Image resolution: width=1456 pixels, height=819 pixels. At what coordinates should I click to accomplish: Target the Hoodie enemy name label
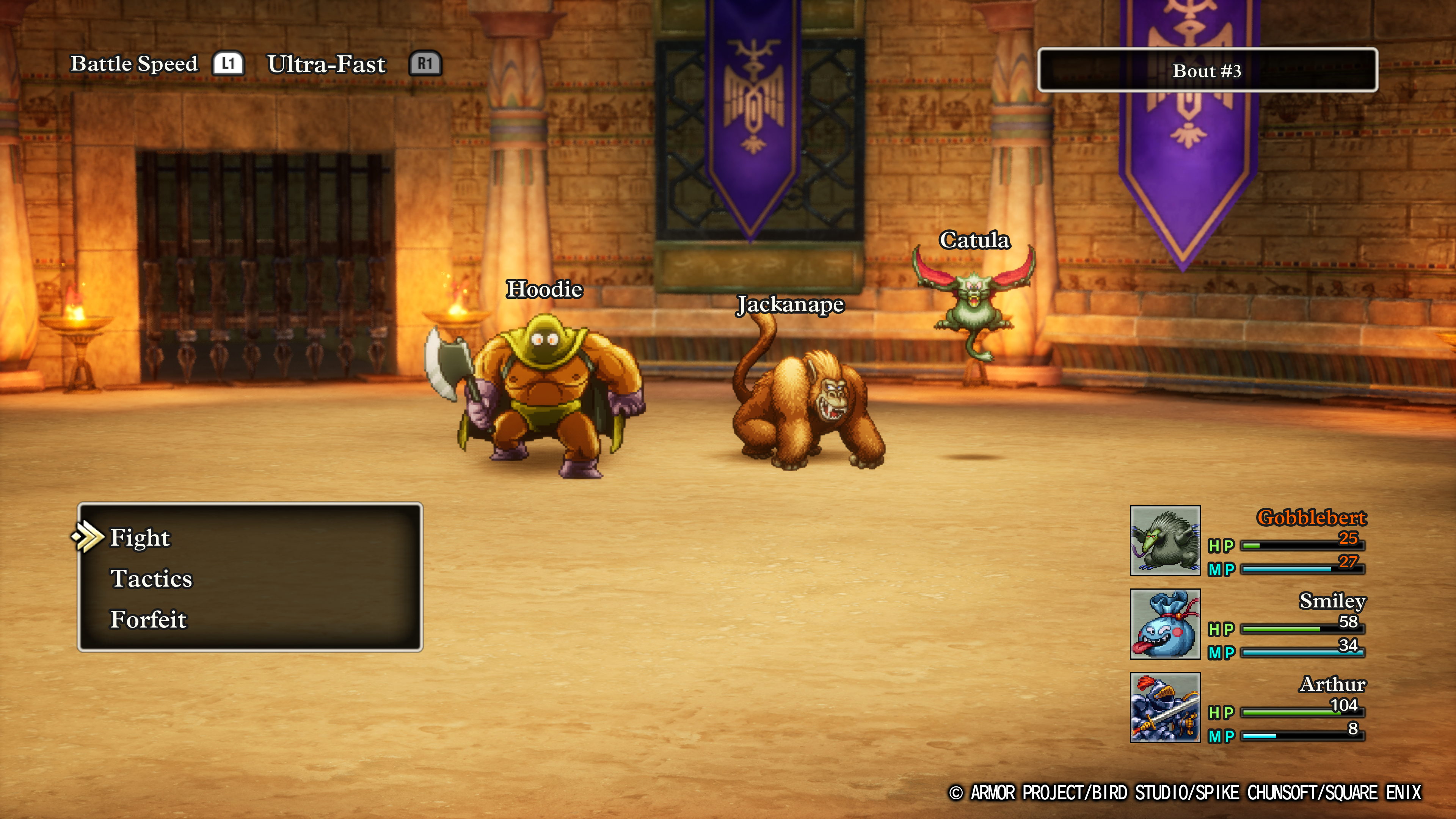pos(544,289)
